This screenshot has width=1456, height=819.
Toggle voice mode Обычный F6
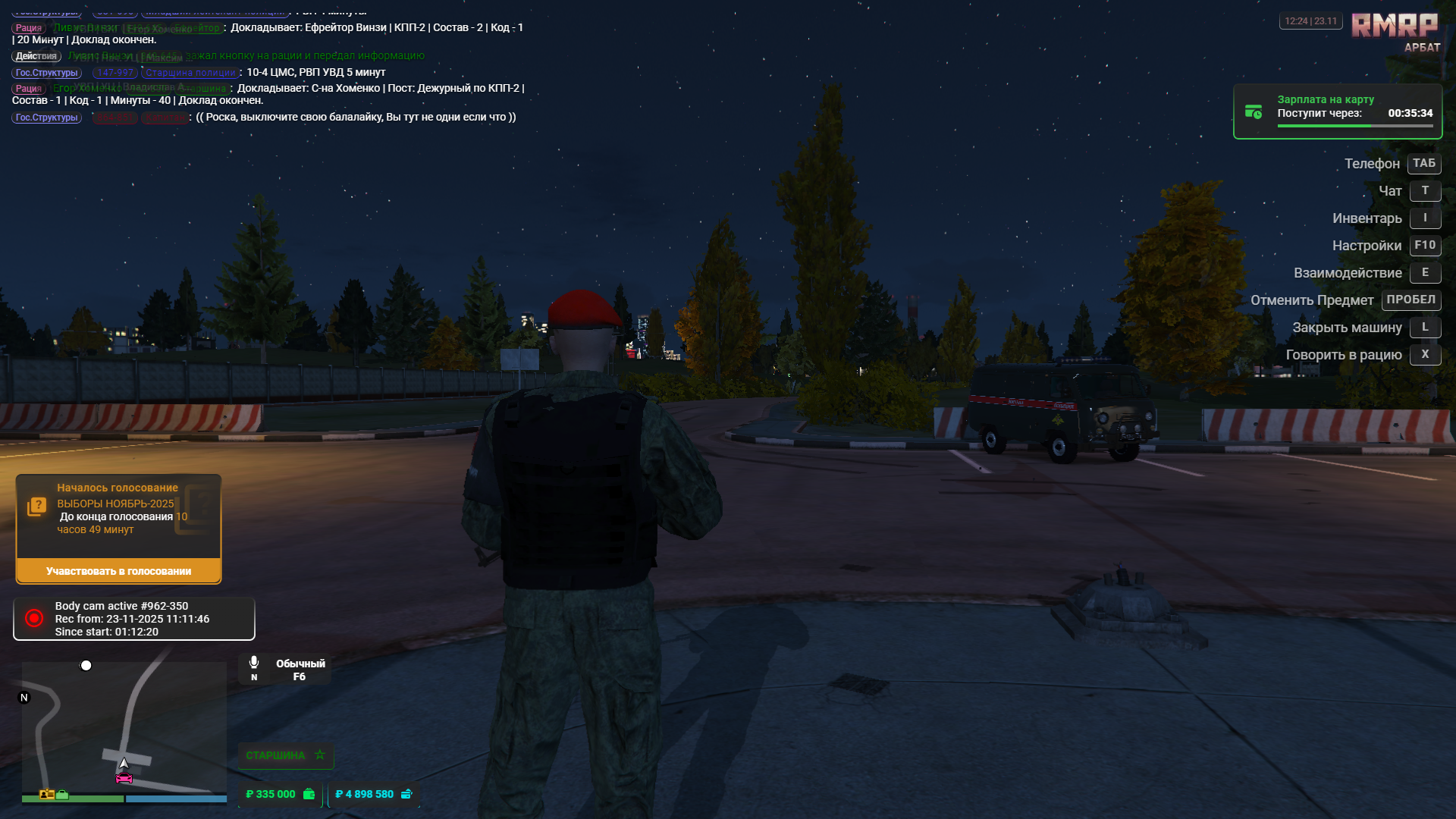[x=299, y=670]
